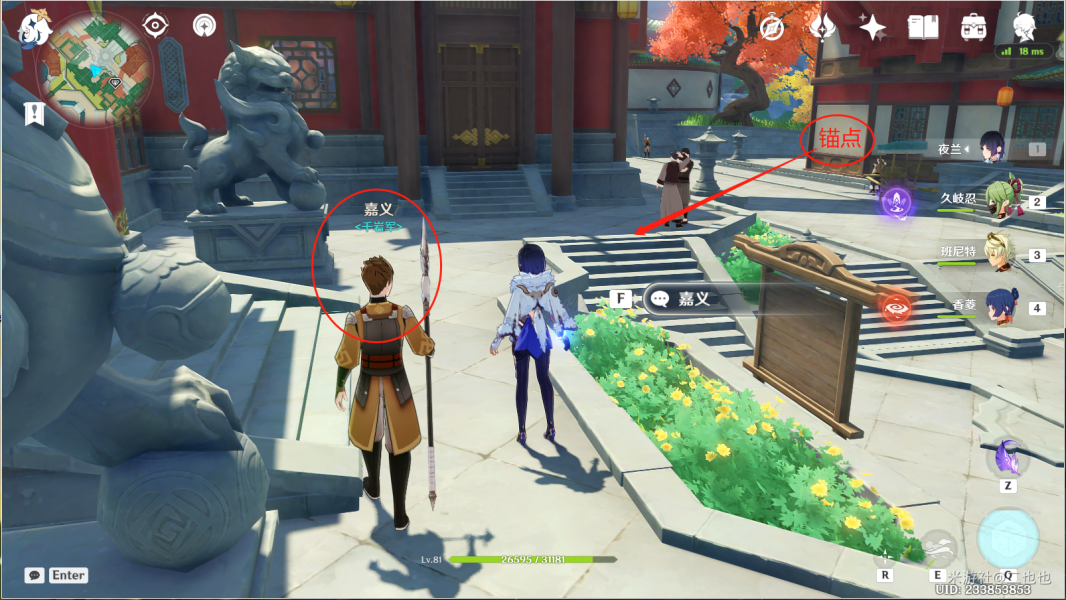Activate the Elemental Skill cloud icon

[x=937, y=548]
